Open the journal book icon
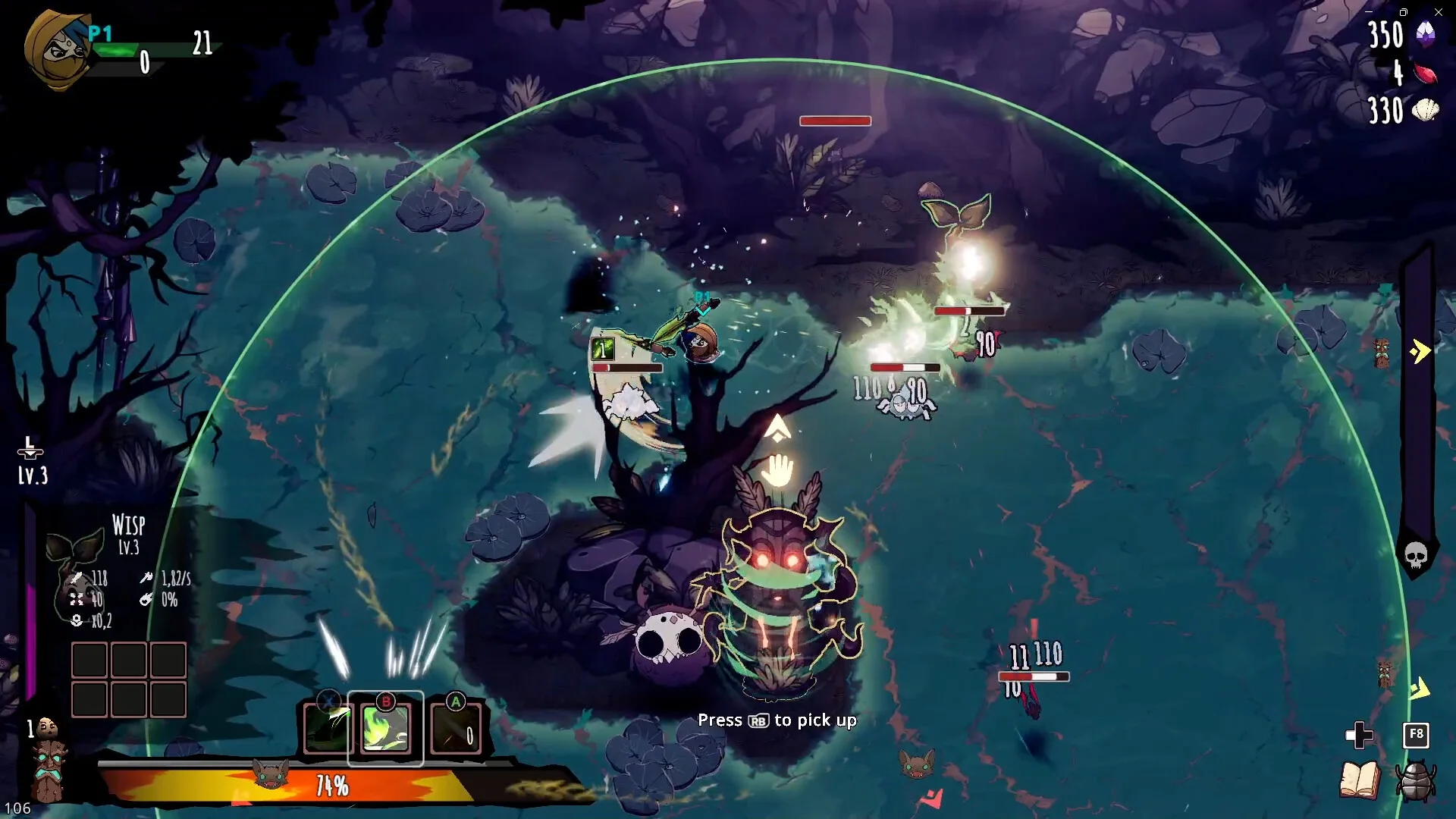The width and height of the screenshot is (1456, 819). pyautogui.click(x=1359, y=781)
